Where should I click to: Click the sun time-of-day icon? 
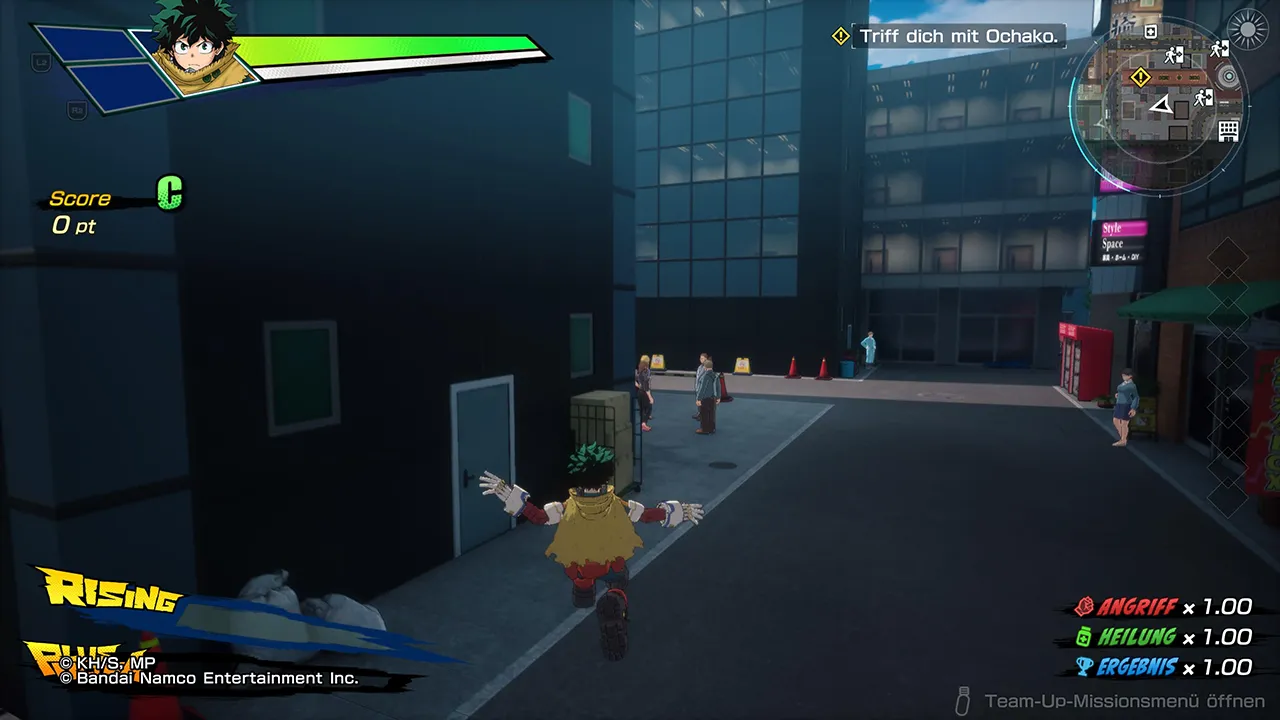coord(1248,29)
